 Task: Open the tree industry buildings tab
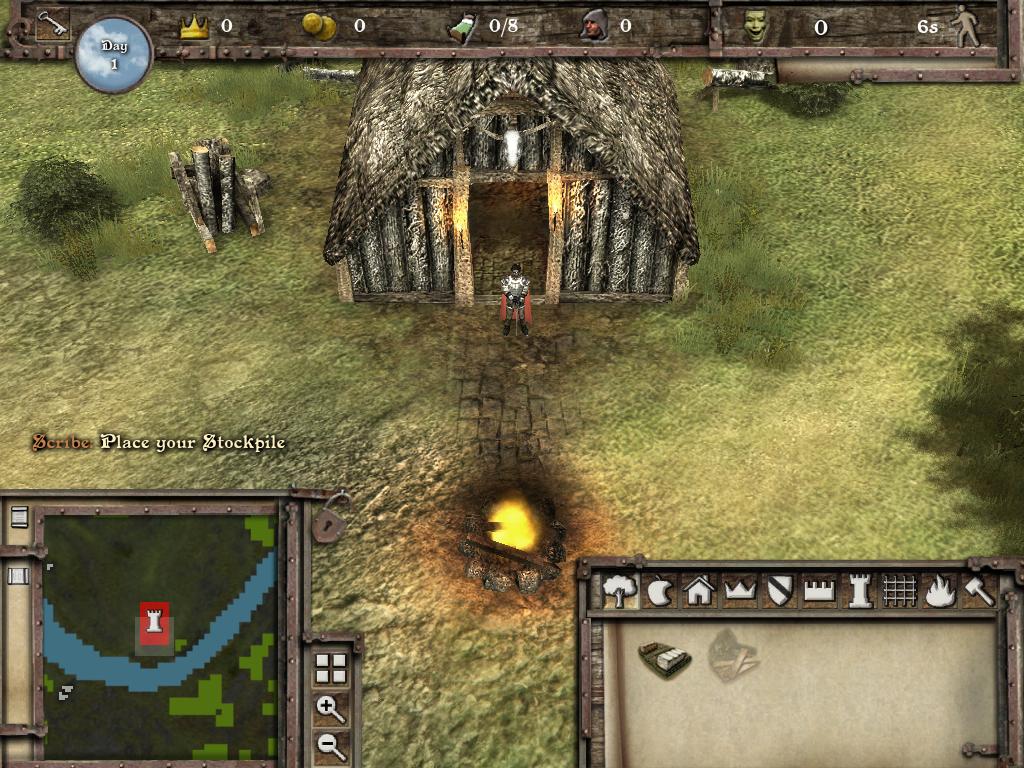click(620, 591)
